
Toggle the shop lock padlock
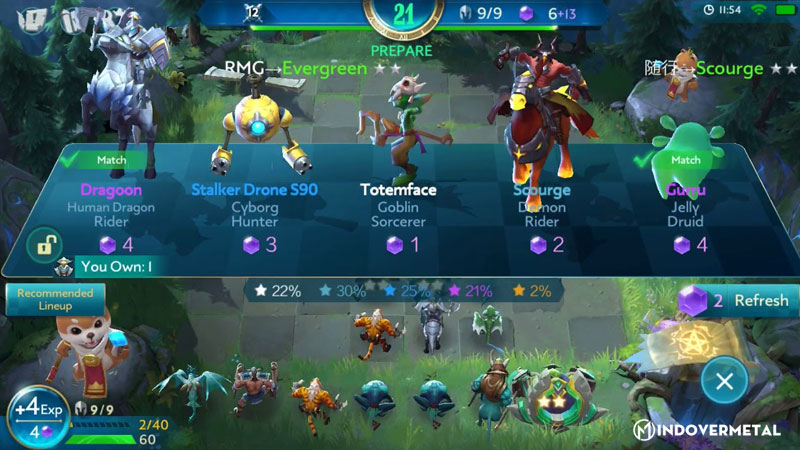tap(45, 244)
